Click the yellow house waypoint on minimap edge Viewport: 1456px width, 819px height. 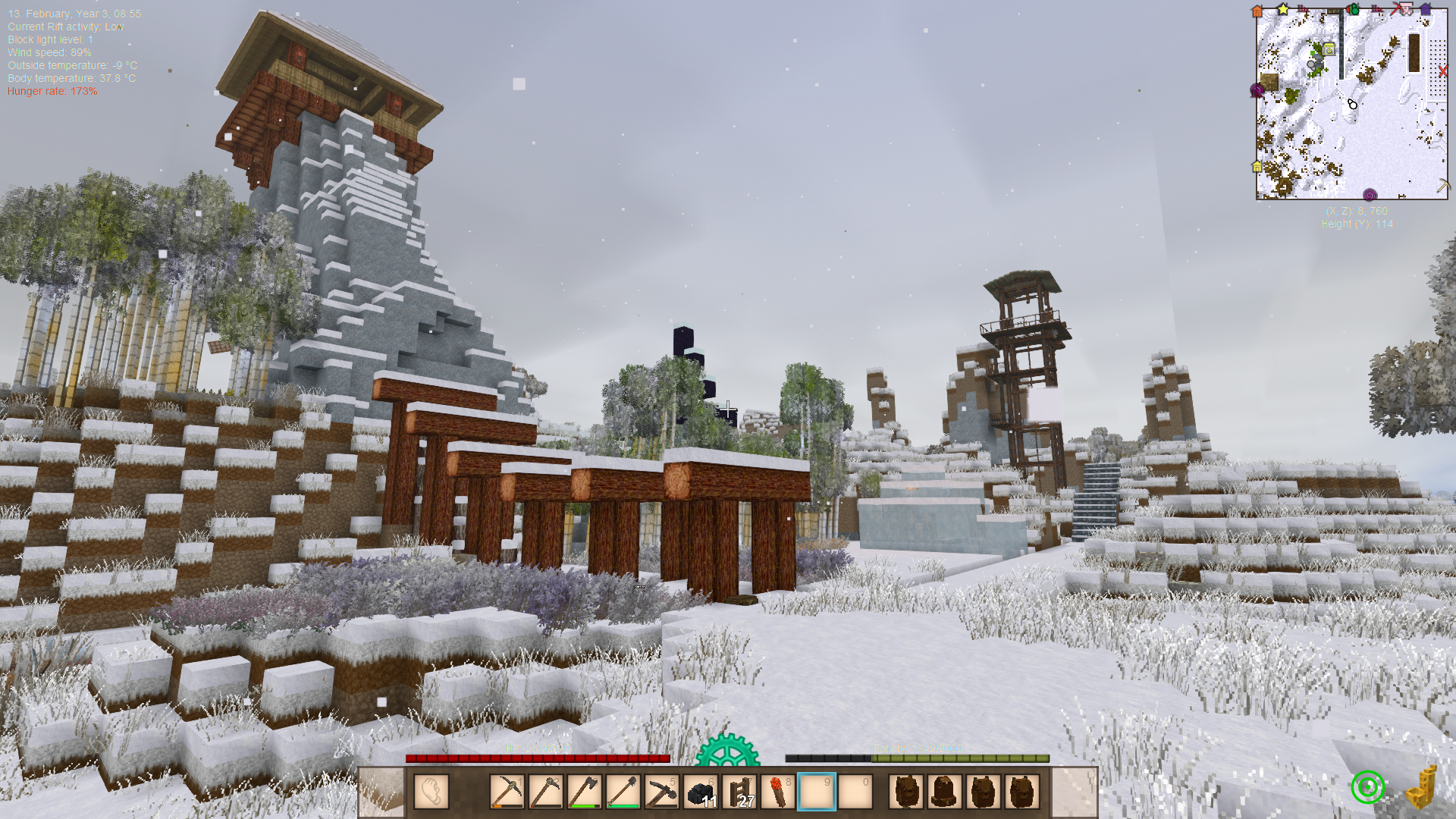1257,166
